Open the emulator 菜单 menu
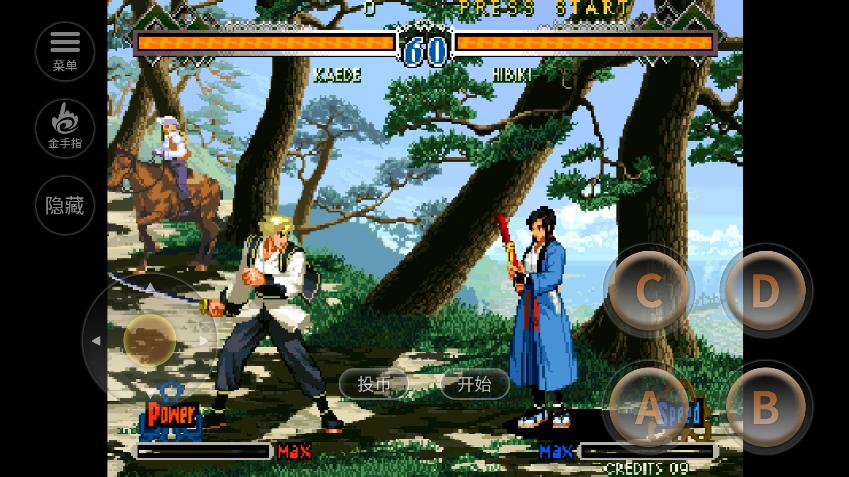 pyautogui.click(x=65, y=51)
